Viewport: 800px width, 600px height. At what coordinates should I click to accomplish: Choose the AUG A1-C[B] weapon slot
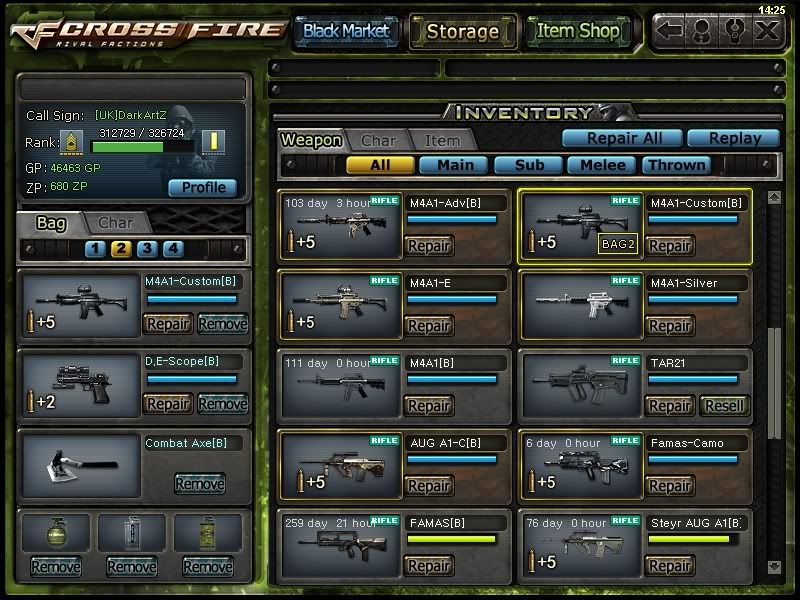click(340, 468)
